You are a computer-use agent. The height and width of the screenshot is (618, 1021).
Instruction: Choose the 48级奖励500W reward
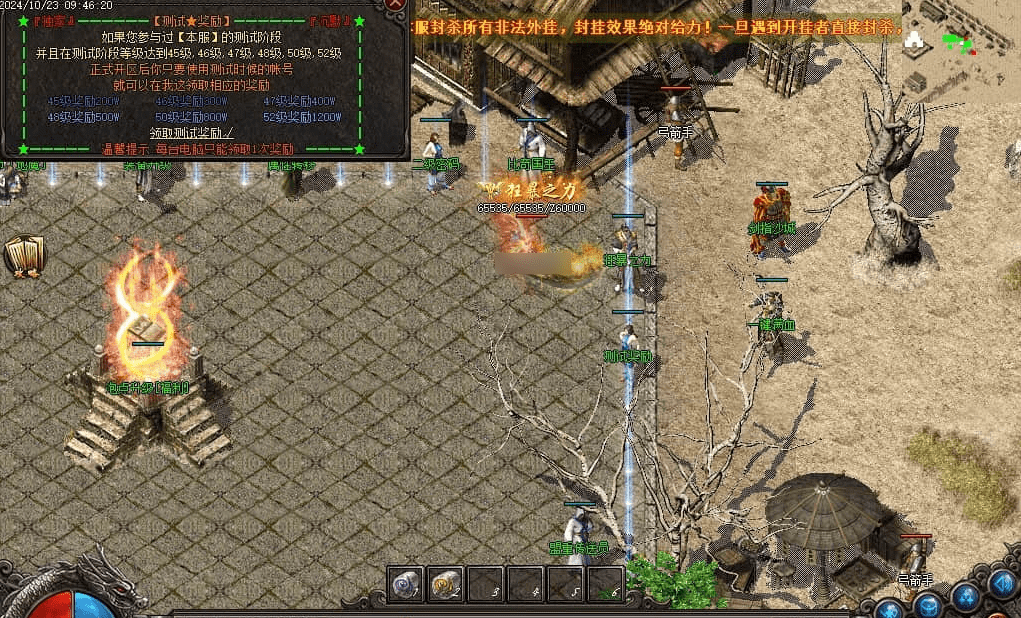pos(83,116)
